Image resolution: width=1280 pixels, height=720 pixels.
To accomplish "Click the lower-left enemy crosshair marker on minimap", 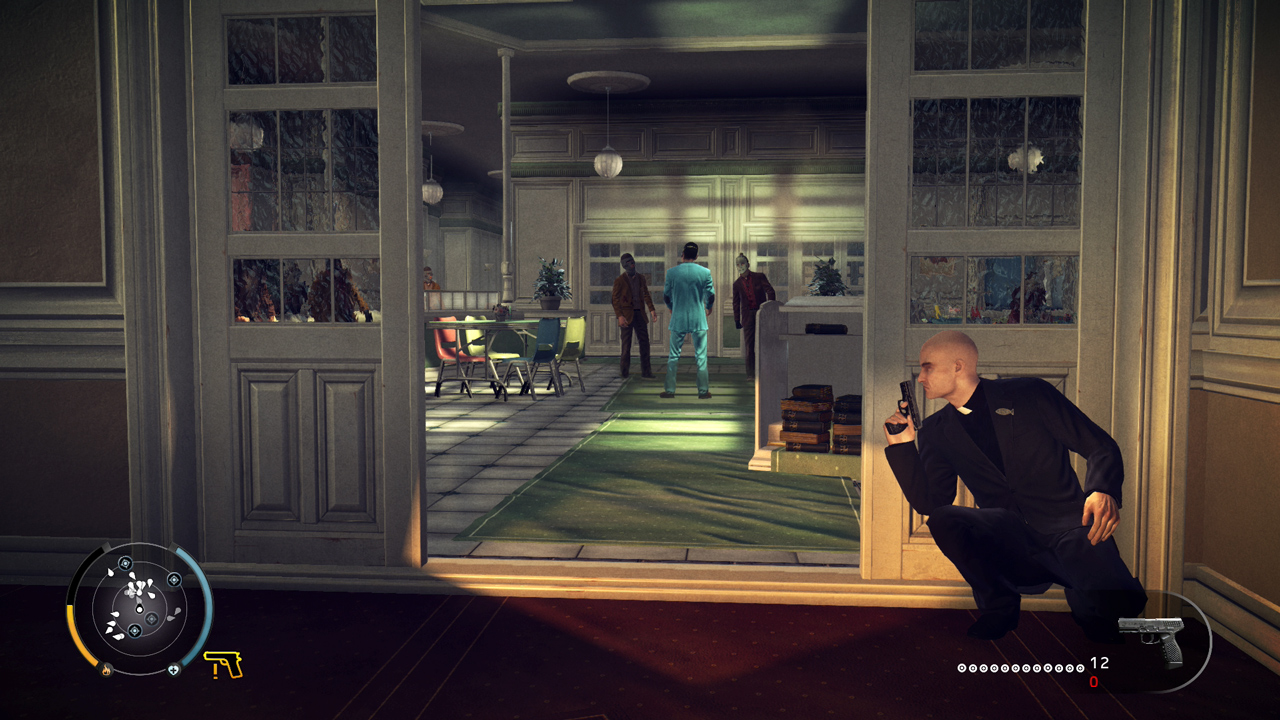I will (135, 630).
